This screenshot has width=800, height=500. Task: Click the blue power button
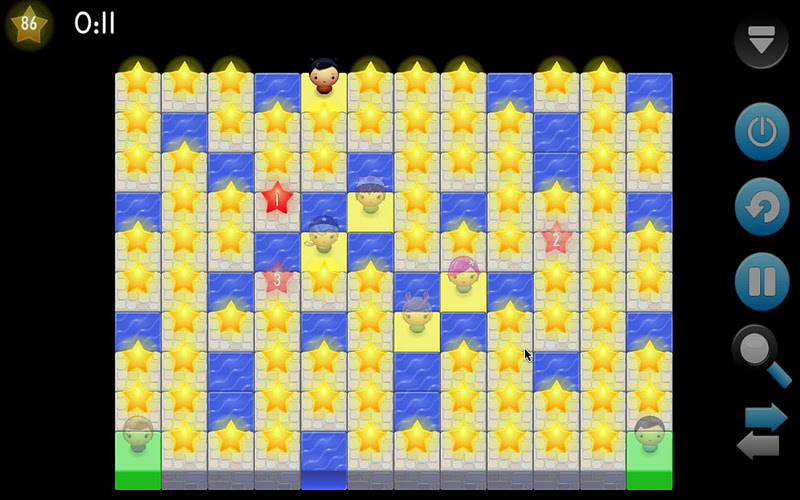[x=762, y=131]
